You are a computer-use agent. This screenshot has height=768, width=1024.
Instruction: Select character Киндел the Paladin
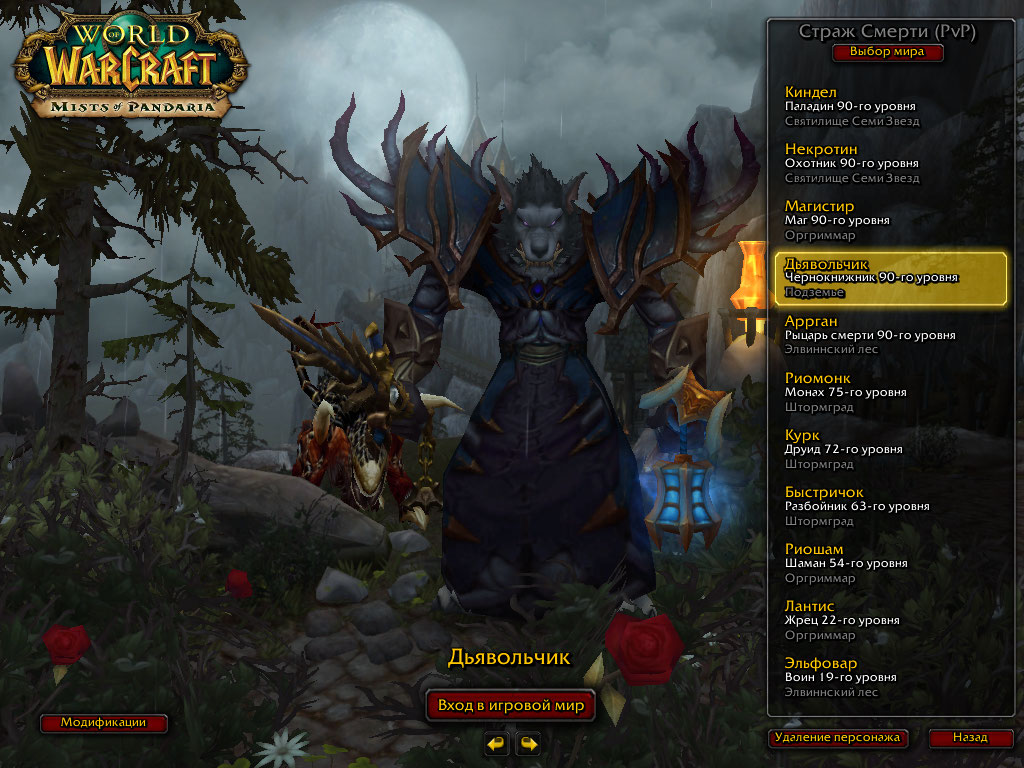tap(889, 107)
